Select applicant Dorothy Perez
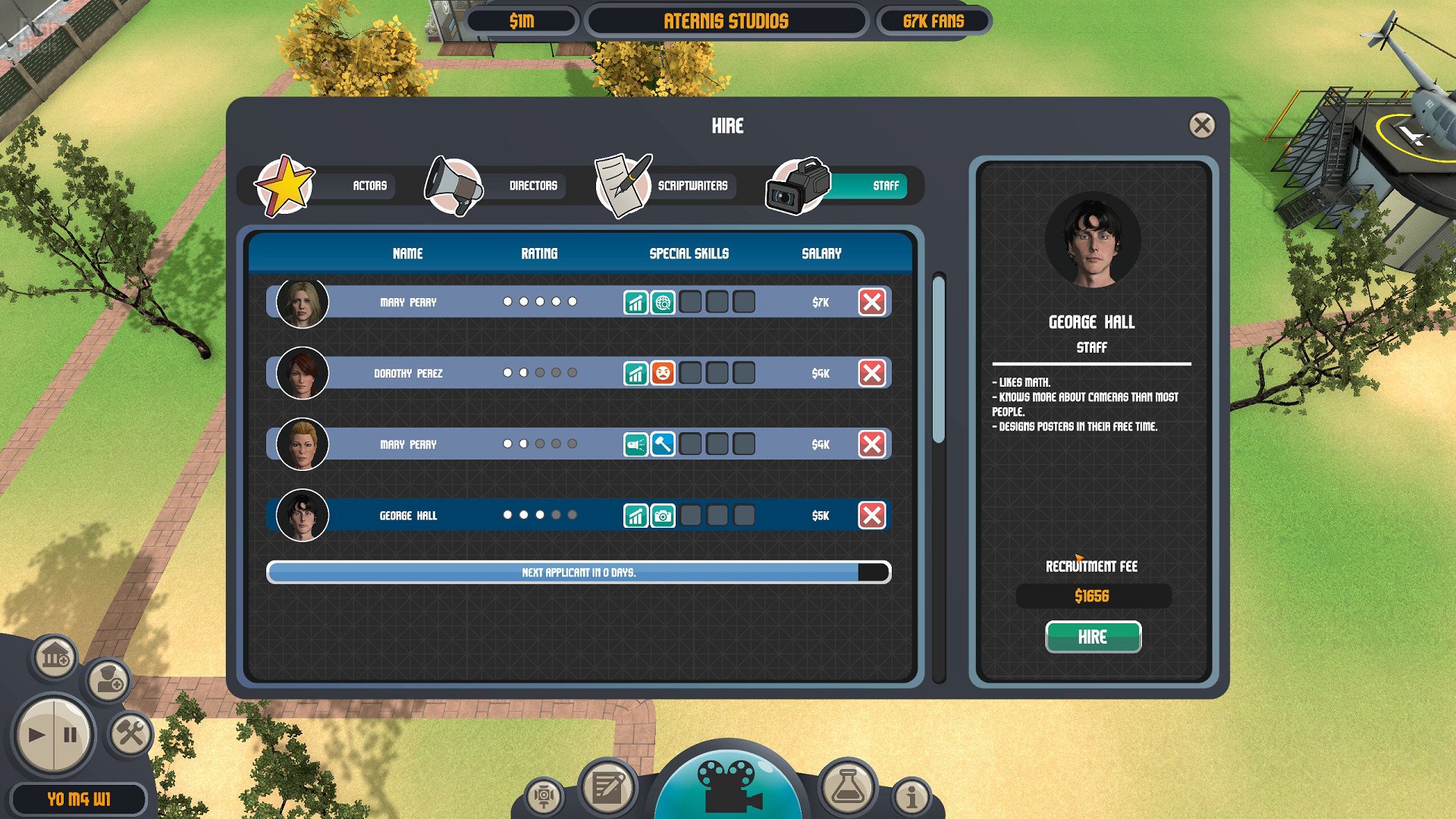 408,373
